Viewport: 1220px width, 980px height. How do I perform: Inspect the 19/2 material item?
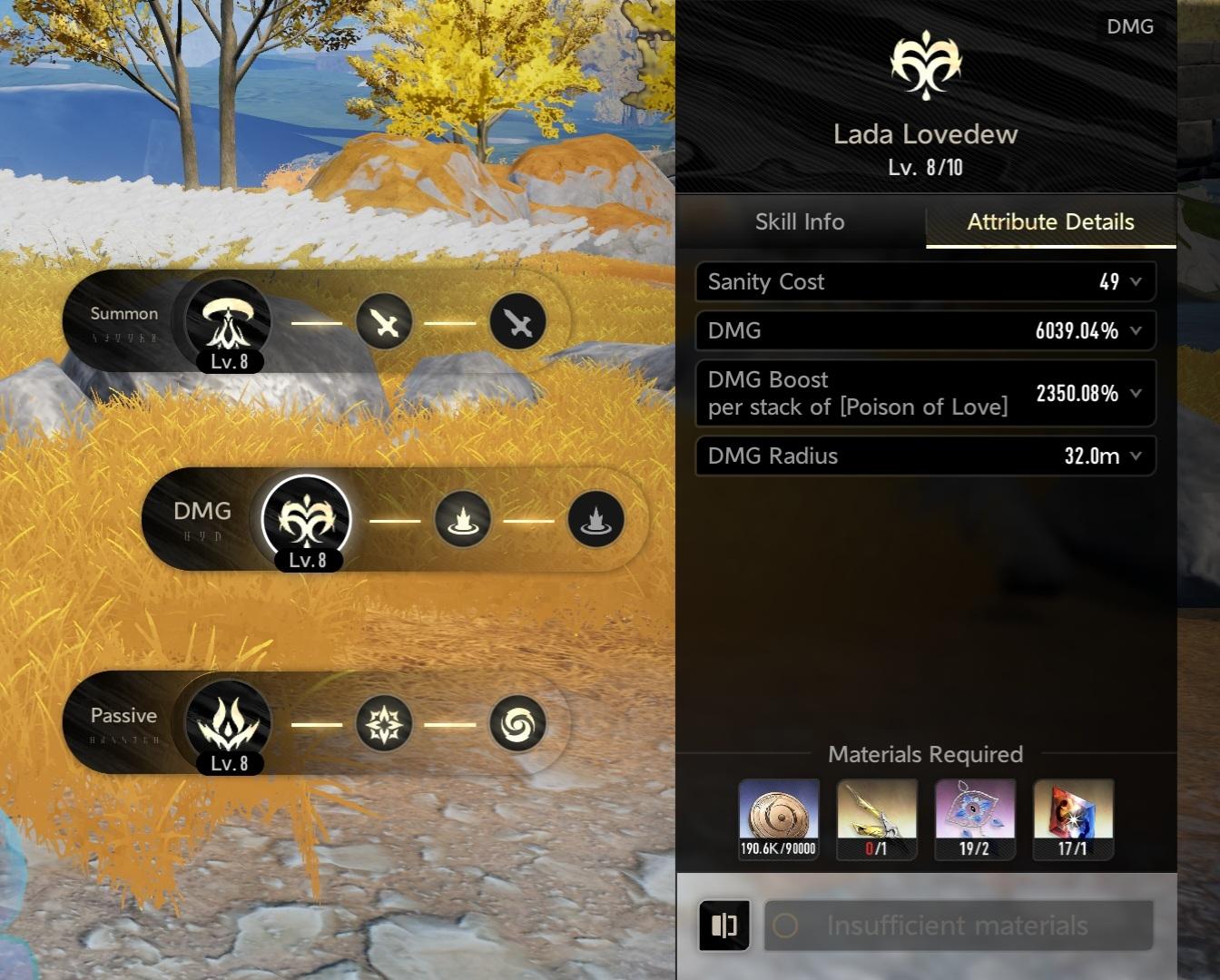click(x=975, y=818)
